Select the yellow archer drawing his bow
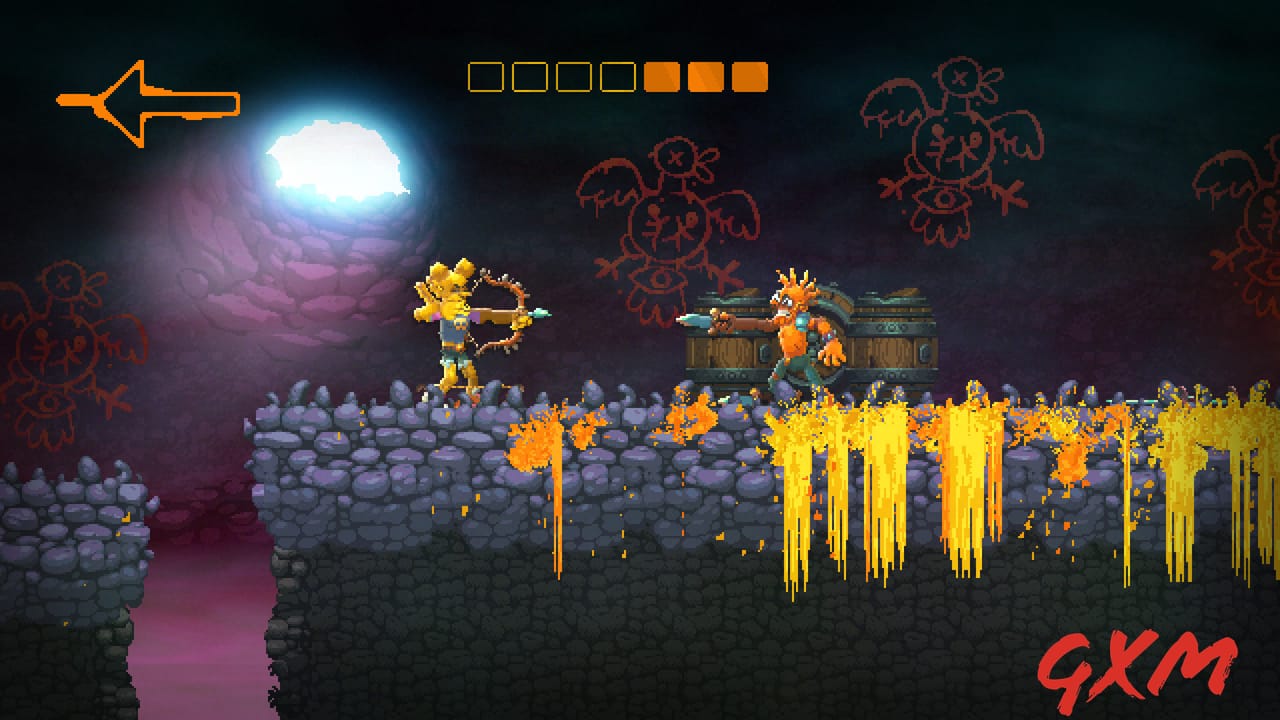The height and width of the screenshot is (720, 1280). (455, 330)
